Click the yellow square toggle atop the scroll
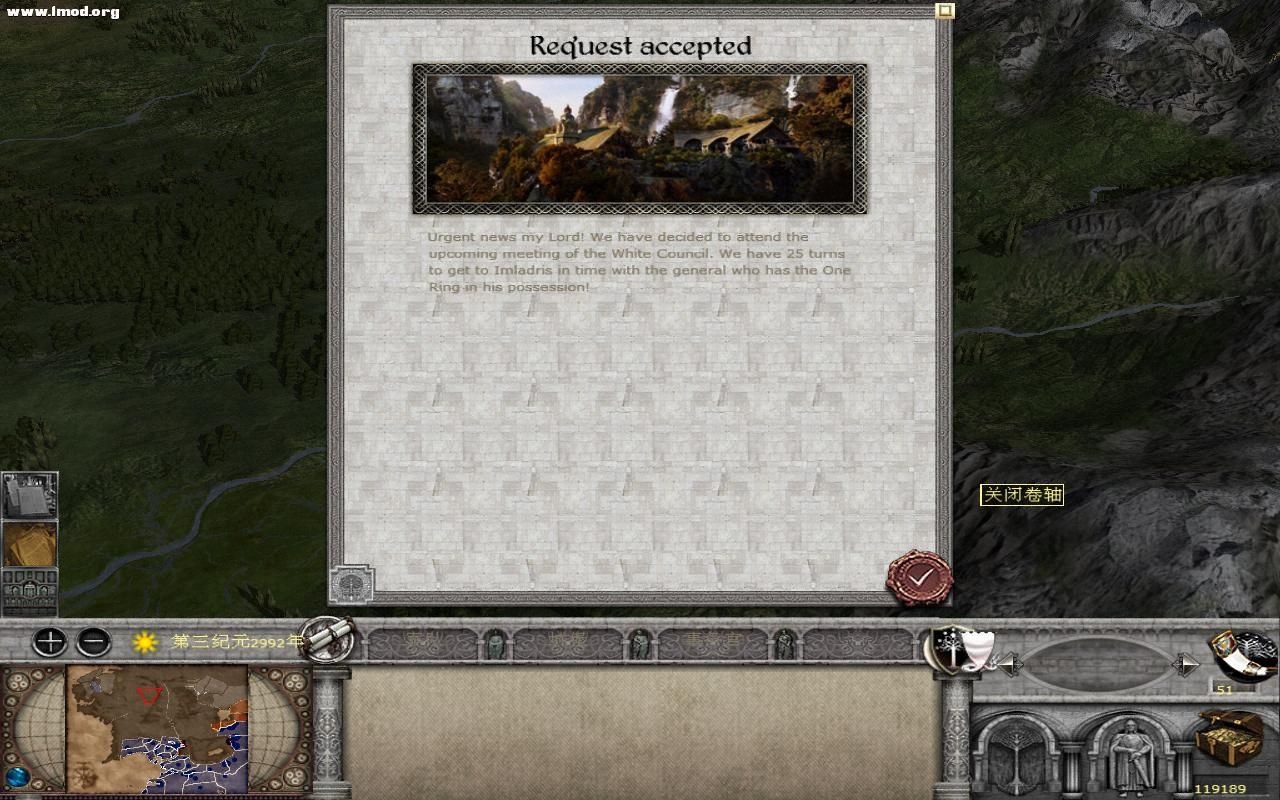The image size is (1280, 800). point(944,10)
